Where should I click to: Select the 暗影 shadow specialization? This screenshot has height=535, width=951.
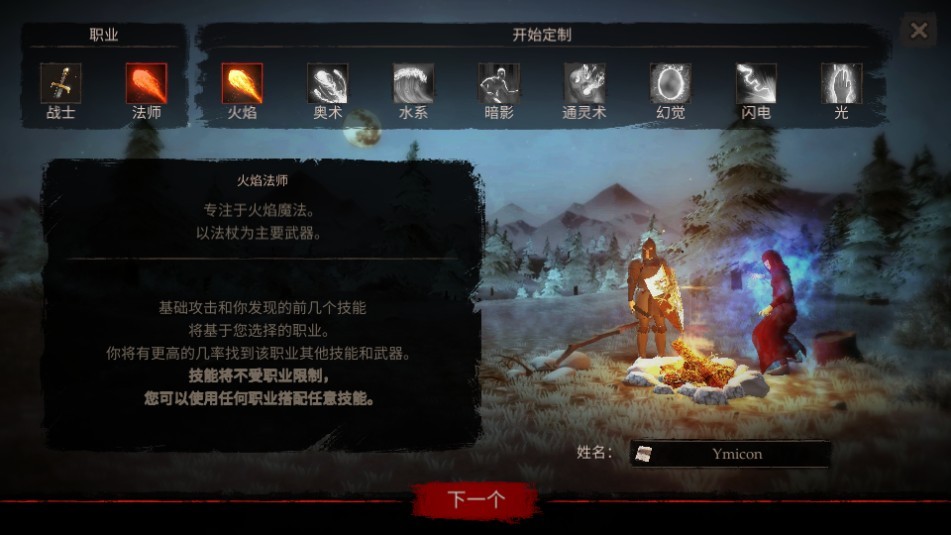click(499, 84)
